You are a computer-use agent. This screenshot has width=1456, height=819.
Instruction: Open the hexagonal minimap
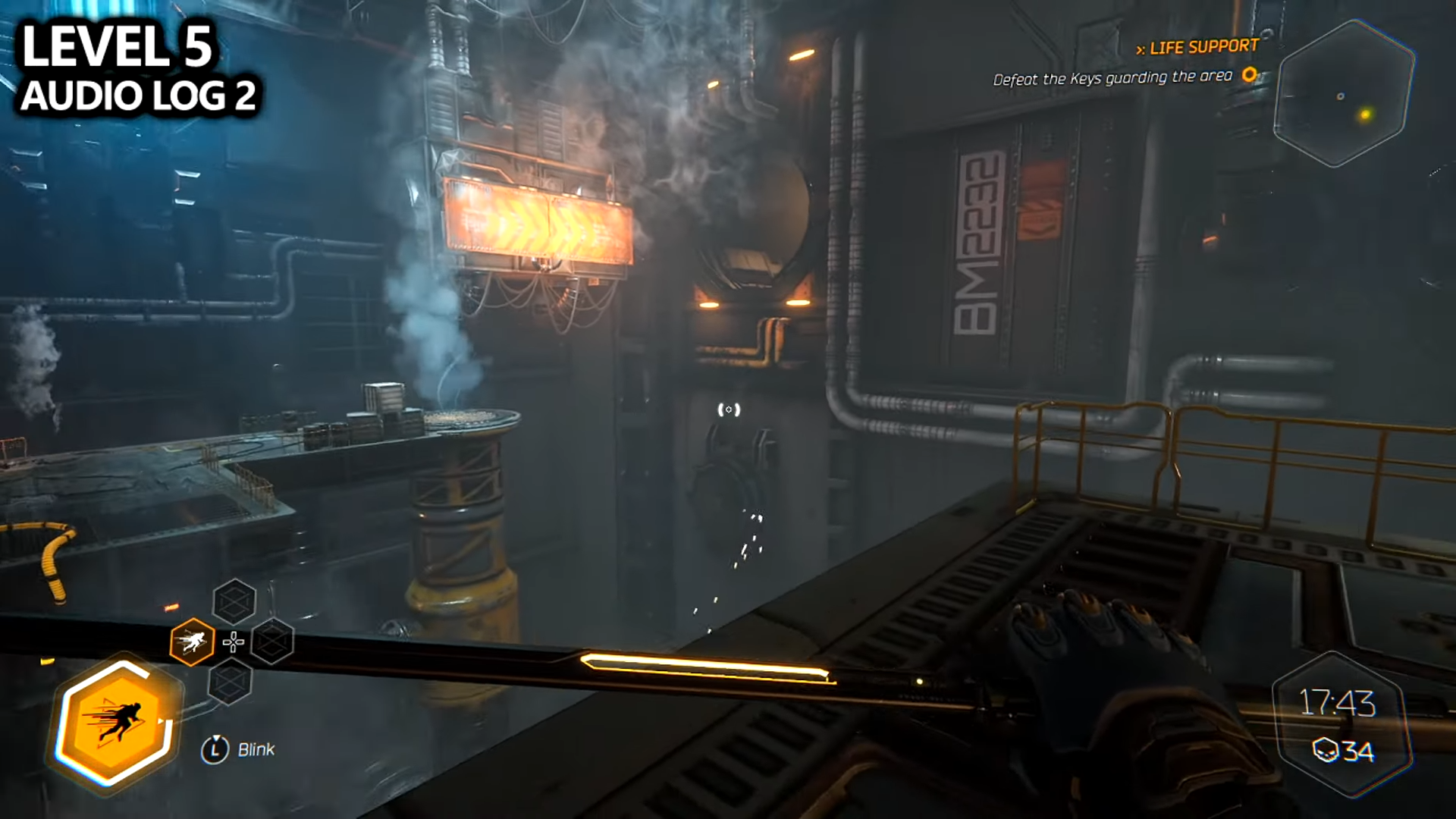(1343, 94)
